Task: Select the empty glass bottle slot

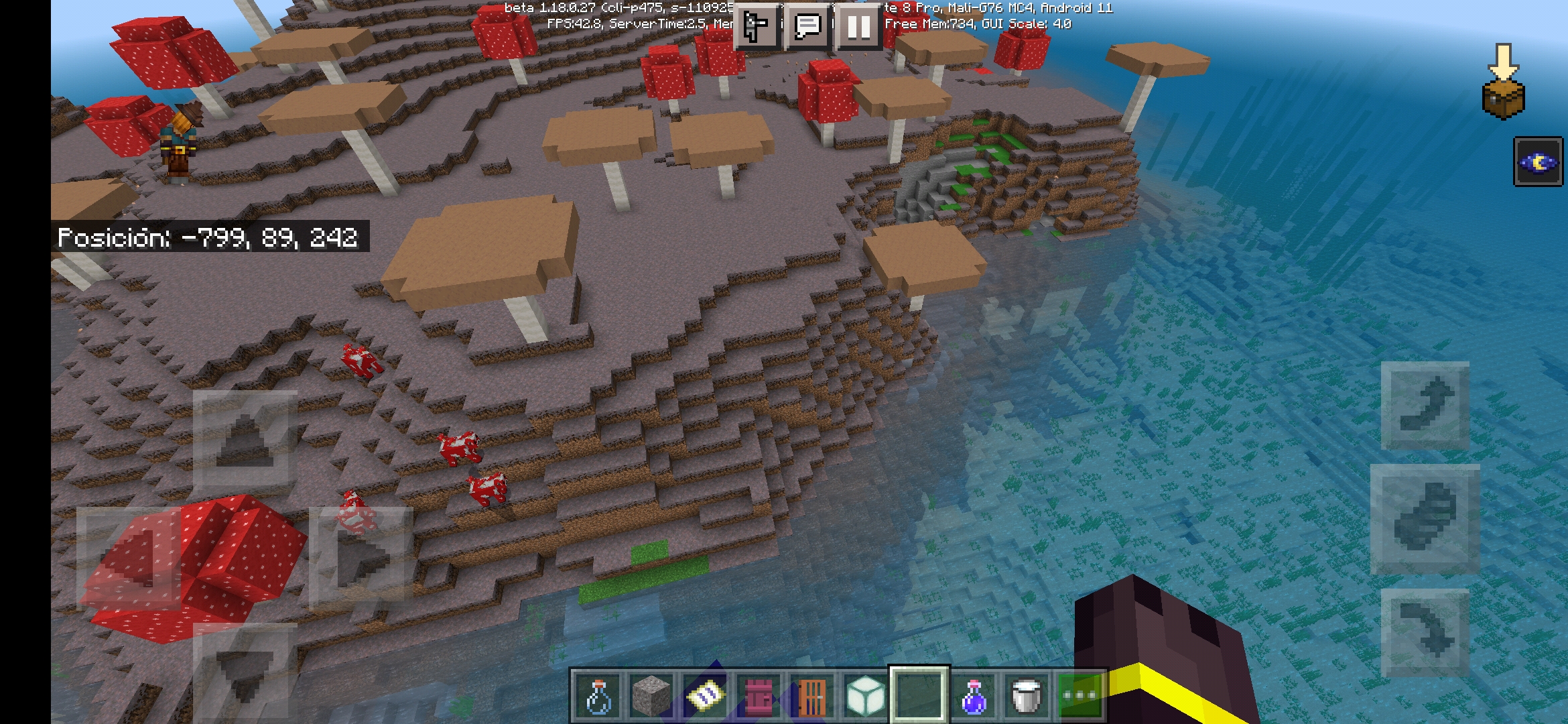Action: (x=598, y=696)
